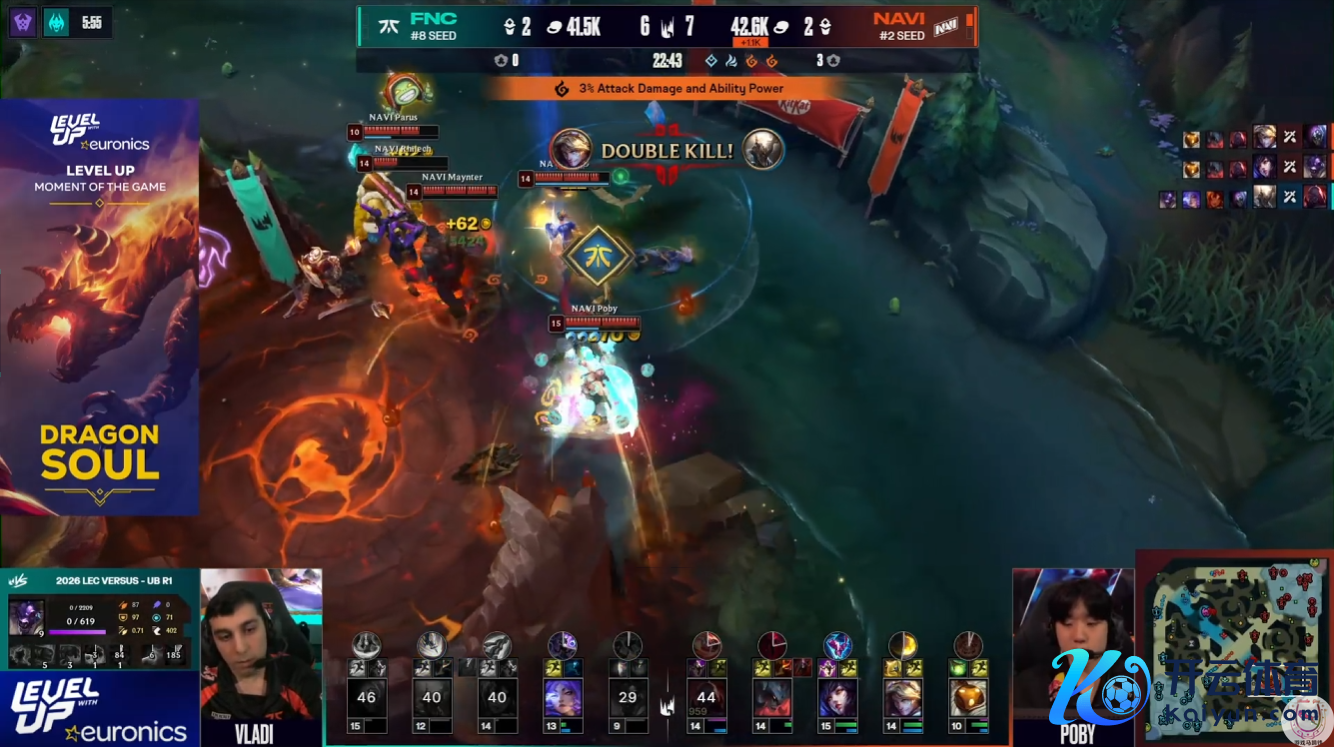The image size is (1334, 747).
Task: Click Ahri's killer portrait in the kill feed
Action: click(569, 149)
